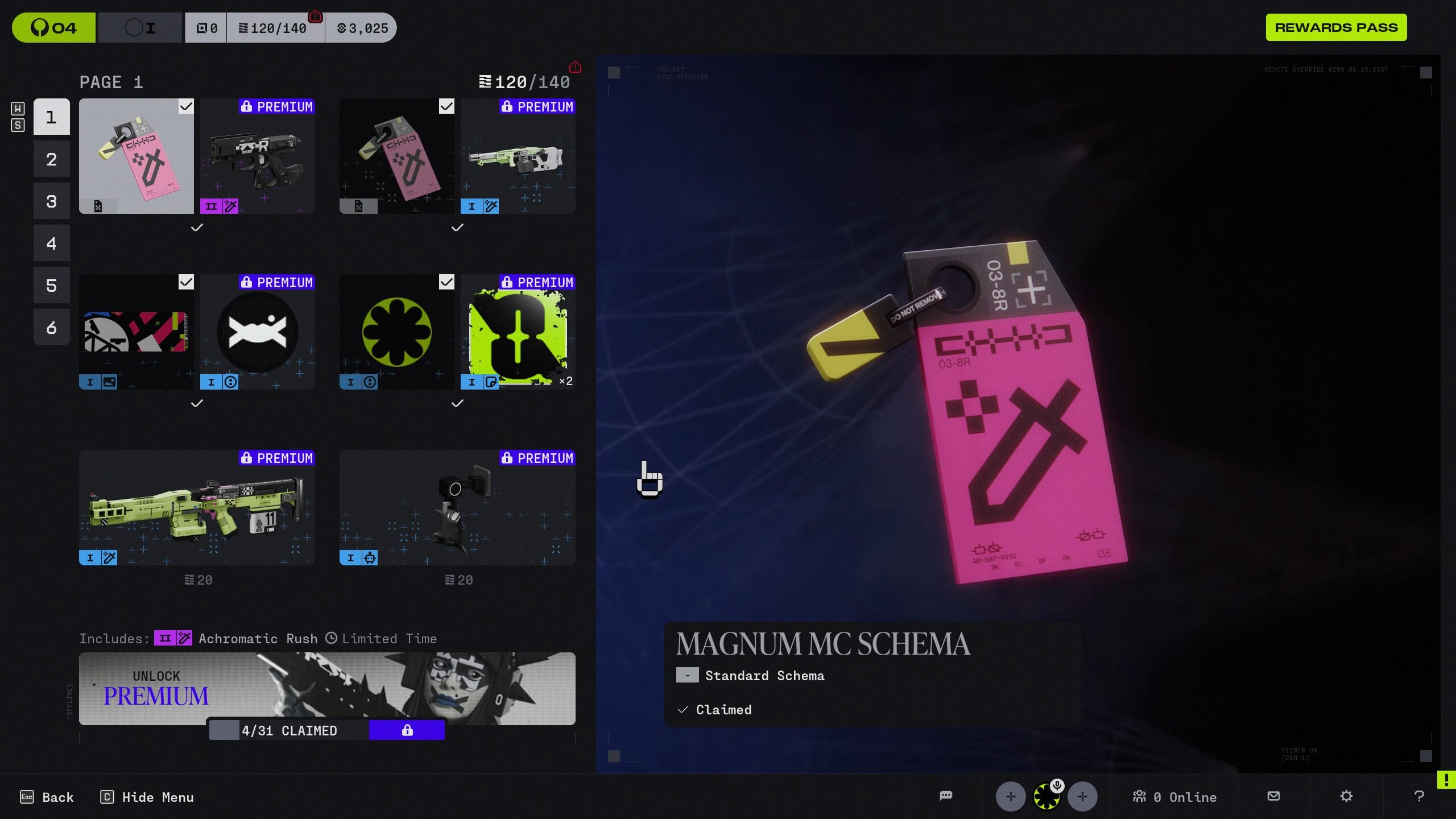The width and height of the screenshot is (1456, 819).
Task: Click Back to exit the menu
Action: pyautogui.click(x=47, y=797)
